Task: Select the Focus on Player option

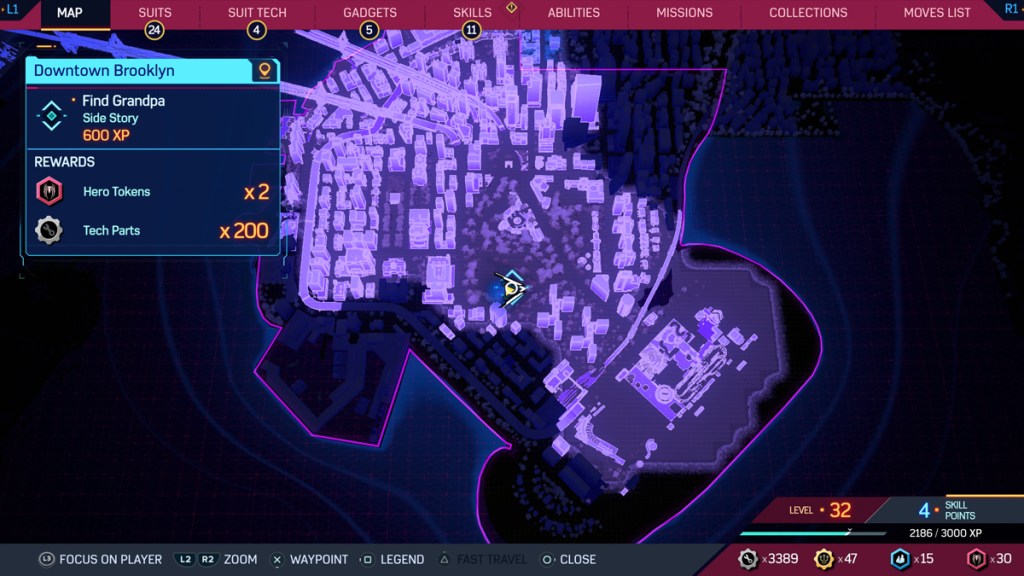Action: (x=100, y=559)
